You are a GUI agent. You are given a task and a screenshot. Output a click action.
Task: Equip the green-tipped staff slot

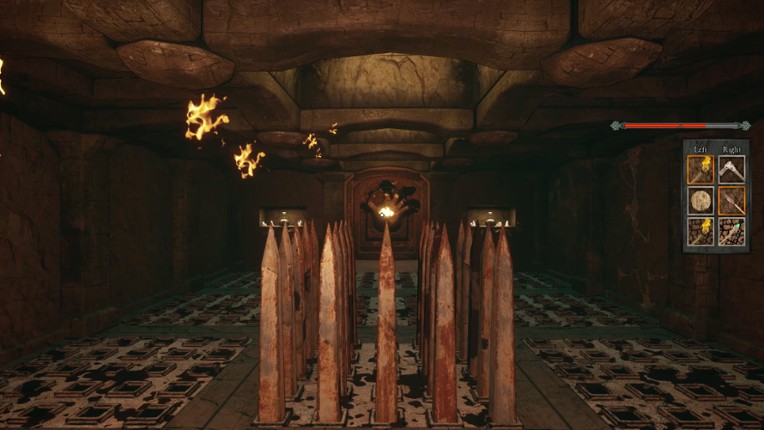click(730, 232)
